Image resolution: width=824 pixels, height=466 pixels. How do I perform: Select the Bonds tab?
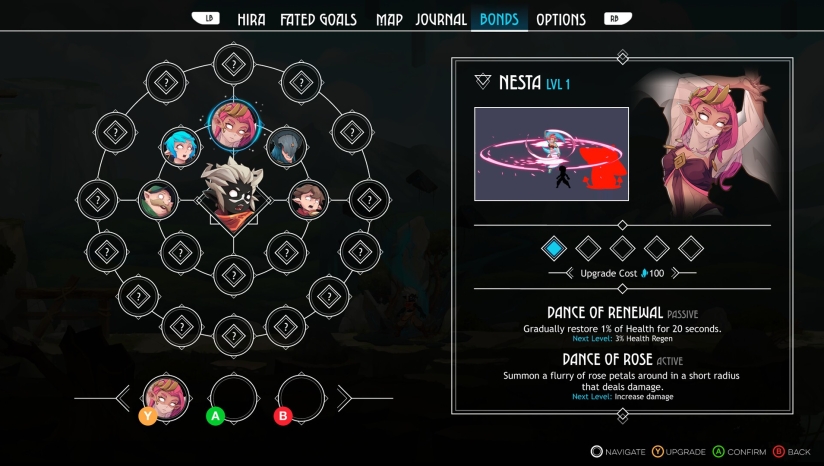point(499,19)
